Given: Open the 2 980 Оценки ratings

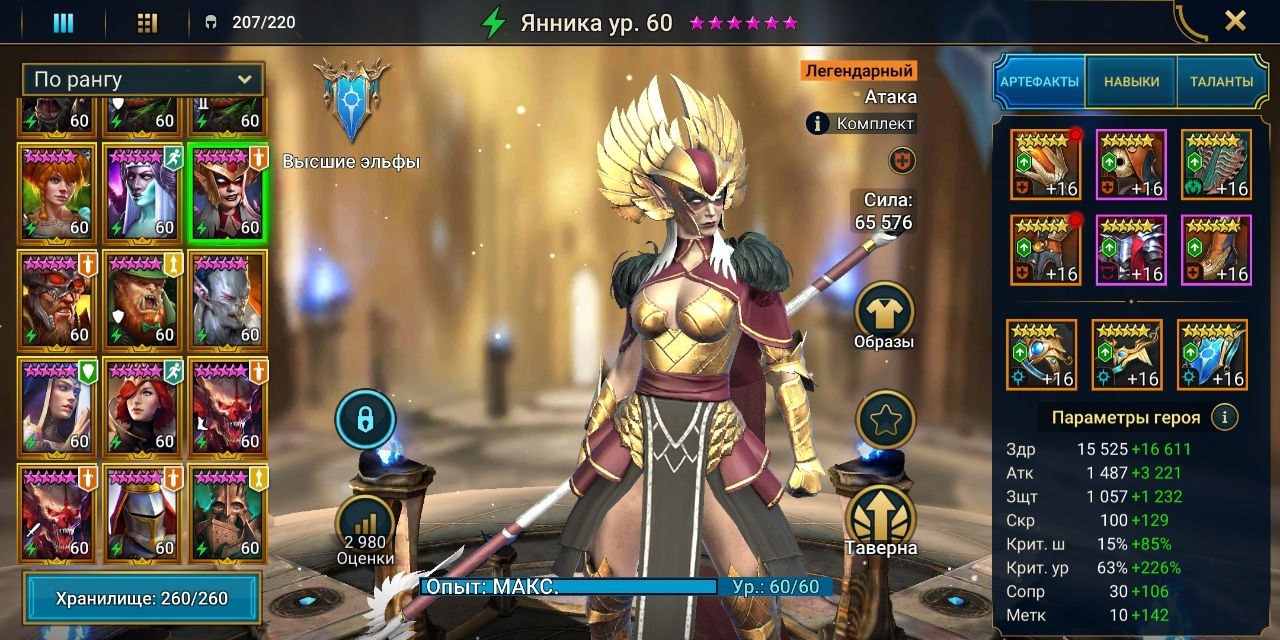Looking at the screenshot, I should point(364,531).
